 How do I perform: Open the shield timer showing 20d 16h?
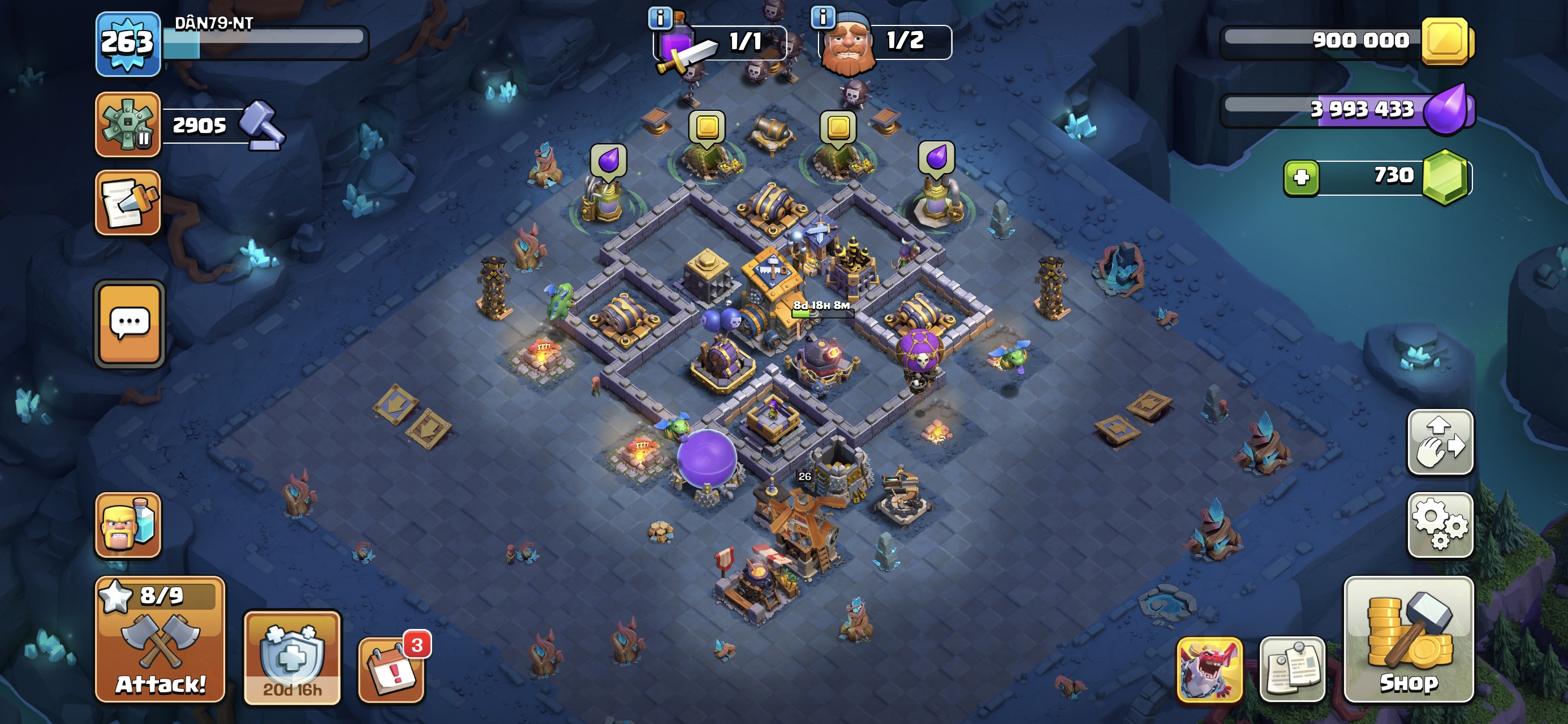click(x=292, y=658)
